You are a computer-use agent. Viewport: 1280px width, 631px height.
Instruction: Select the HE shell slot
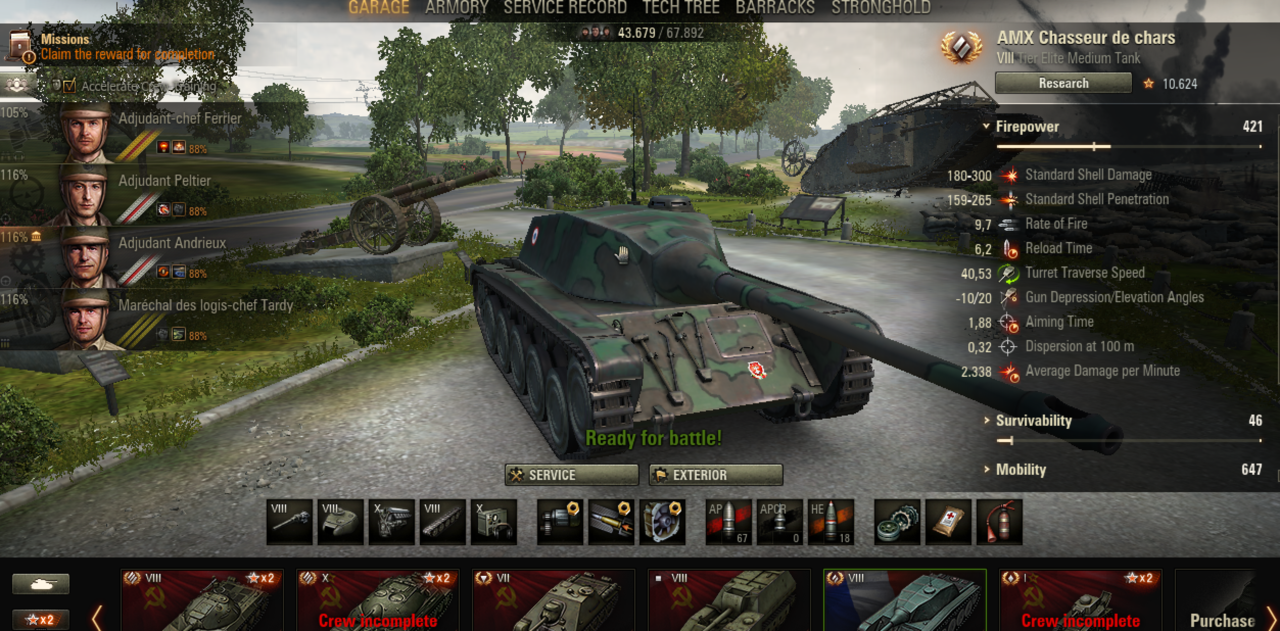click(831, 522)
